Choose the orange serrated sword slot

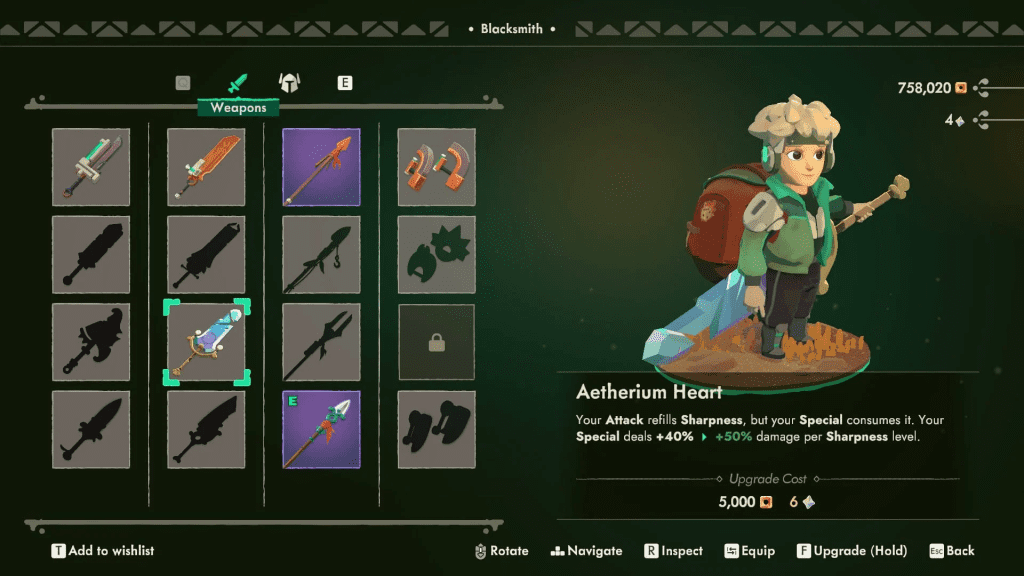206,167
